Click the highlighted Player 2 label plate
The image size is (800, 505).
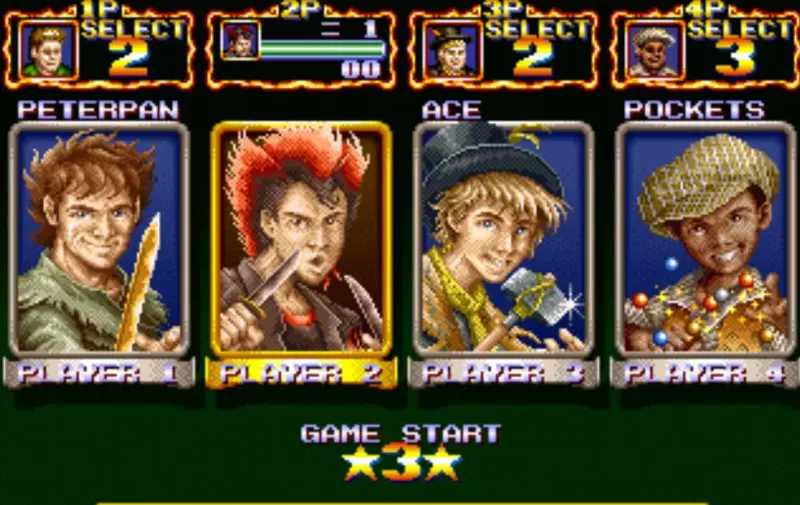tap(301, 374)
